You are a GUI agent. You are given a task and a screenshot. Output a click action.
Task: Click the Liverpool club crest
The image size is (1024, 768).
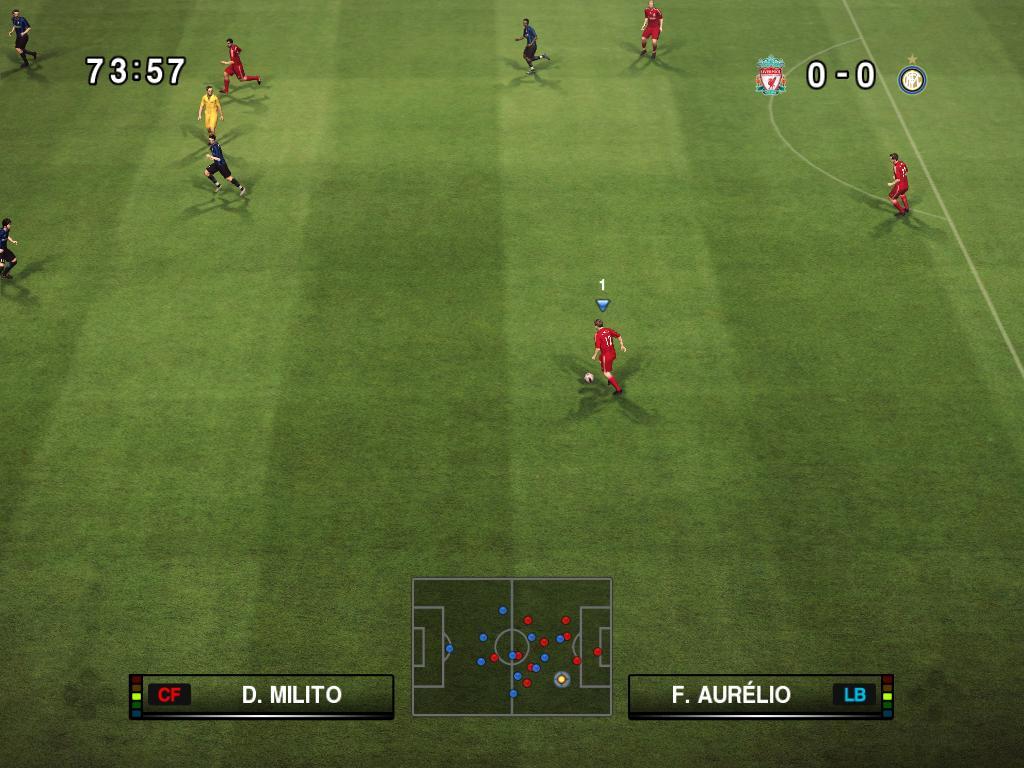[x=770, y=76]
